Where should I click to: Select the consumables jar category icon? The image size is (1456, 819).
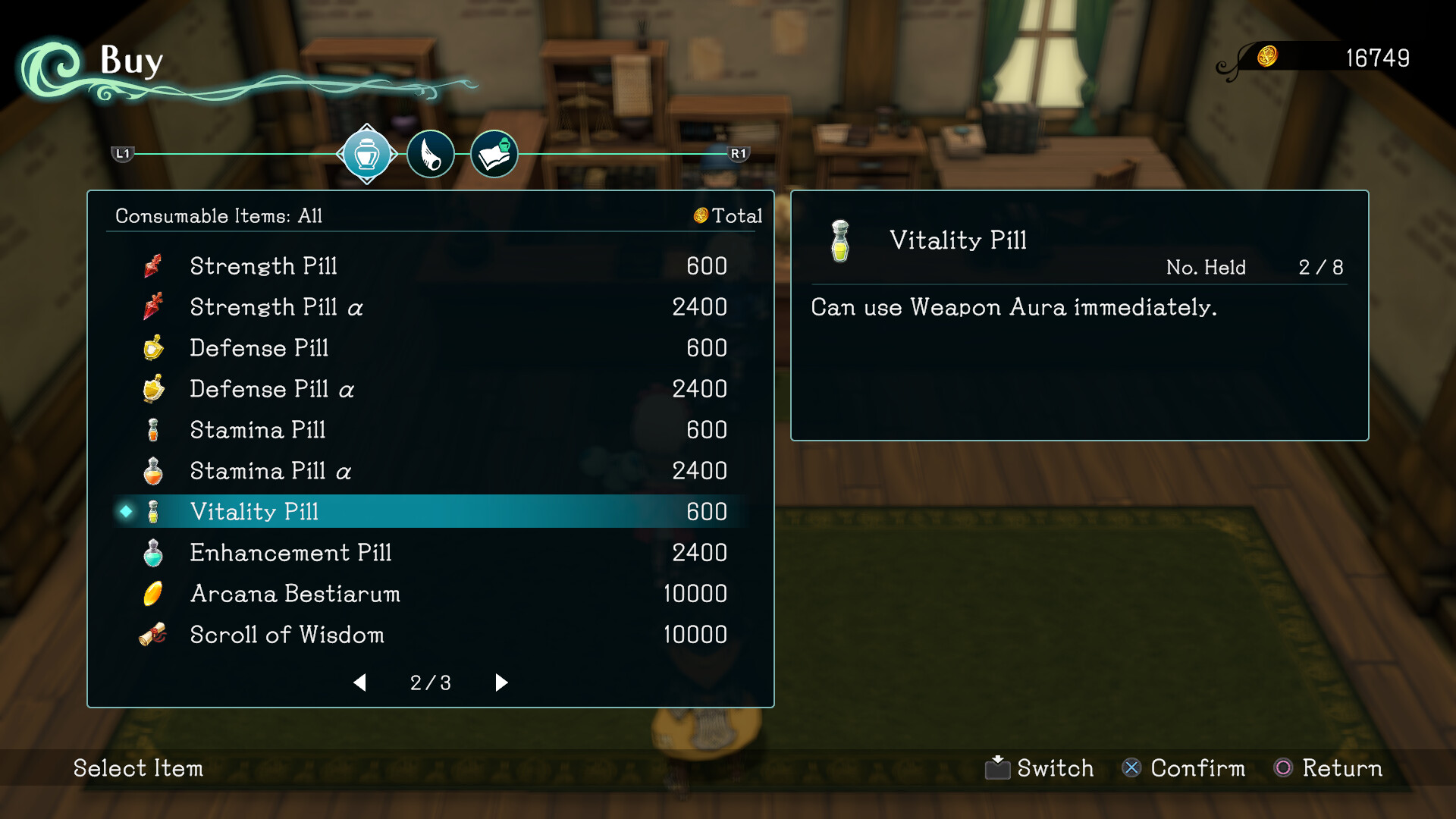click(x=367, y=154)
